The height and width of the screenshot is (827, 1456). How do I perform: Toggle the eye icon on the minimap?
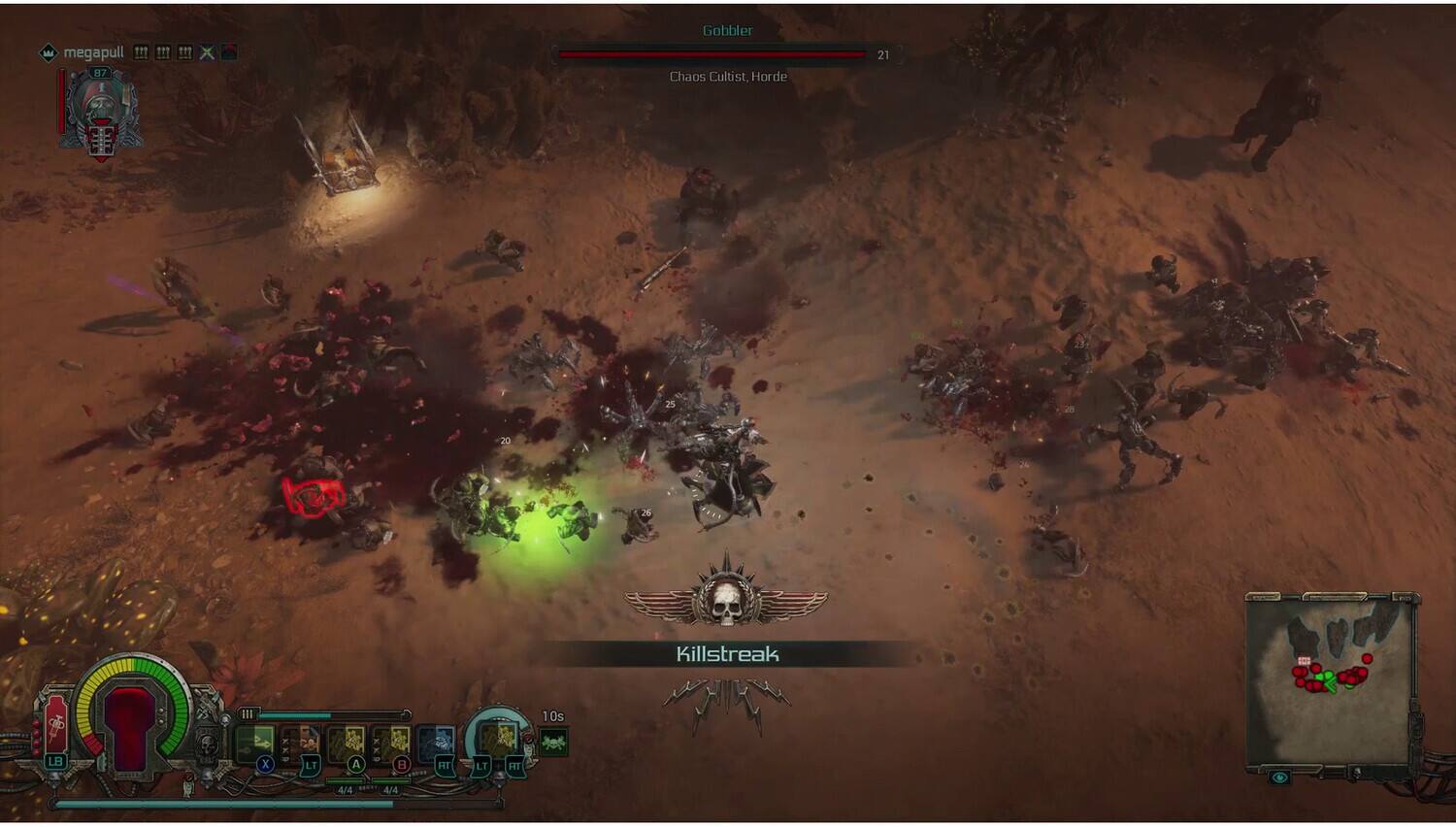coord(1279,777)
